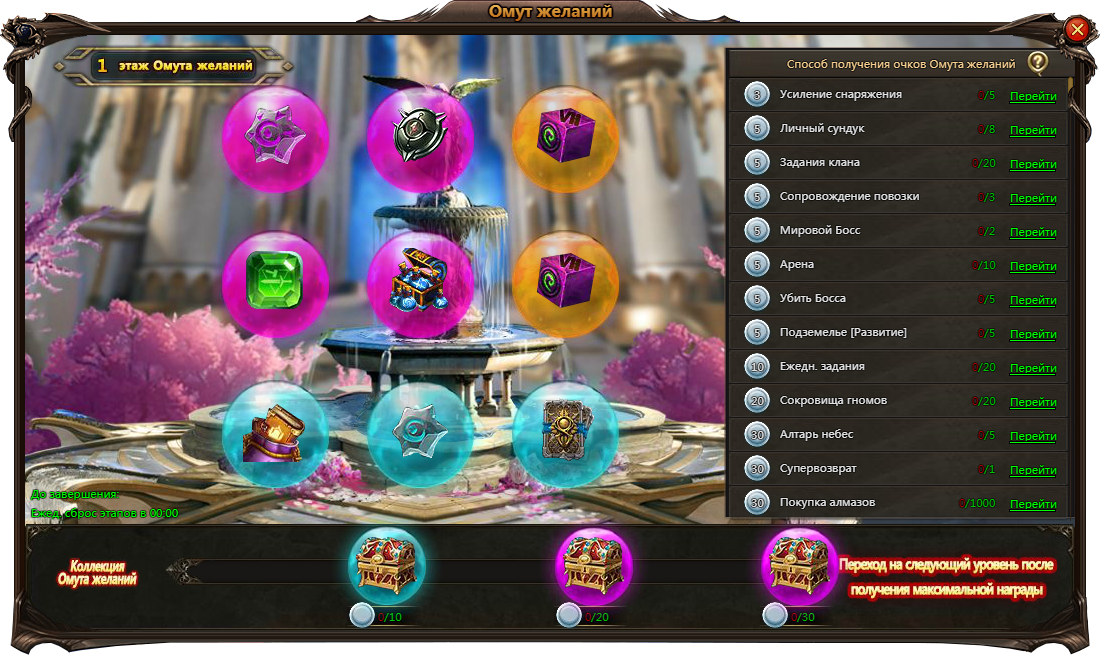Close the Омут желаний window
Viewport: 1101px width, 655px height.
(x=1077, y=30)
